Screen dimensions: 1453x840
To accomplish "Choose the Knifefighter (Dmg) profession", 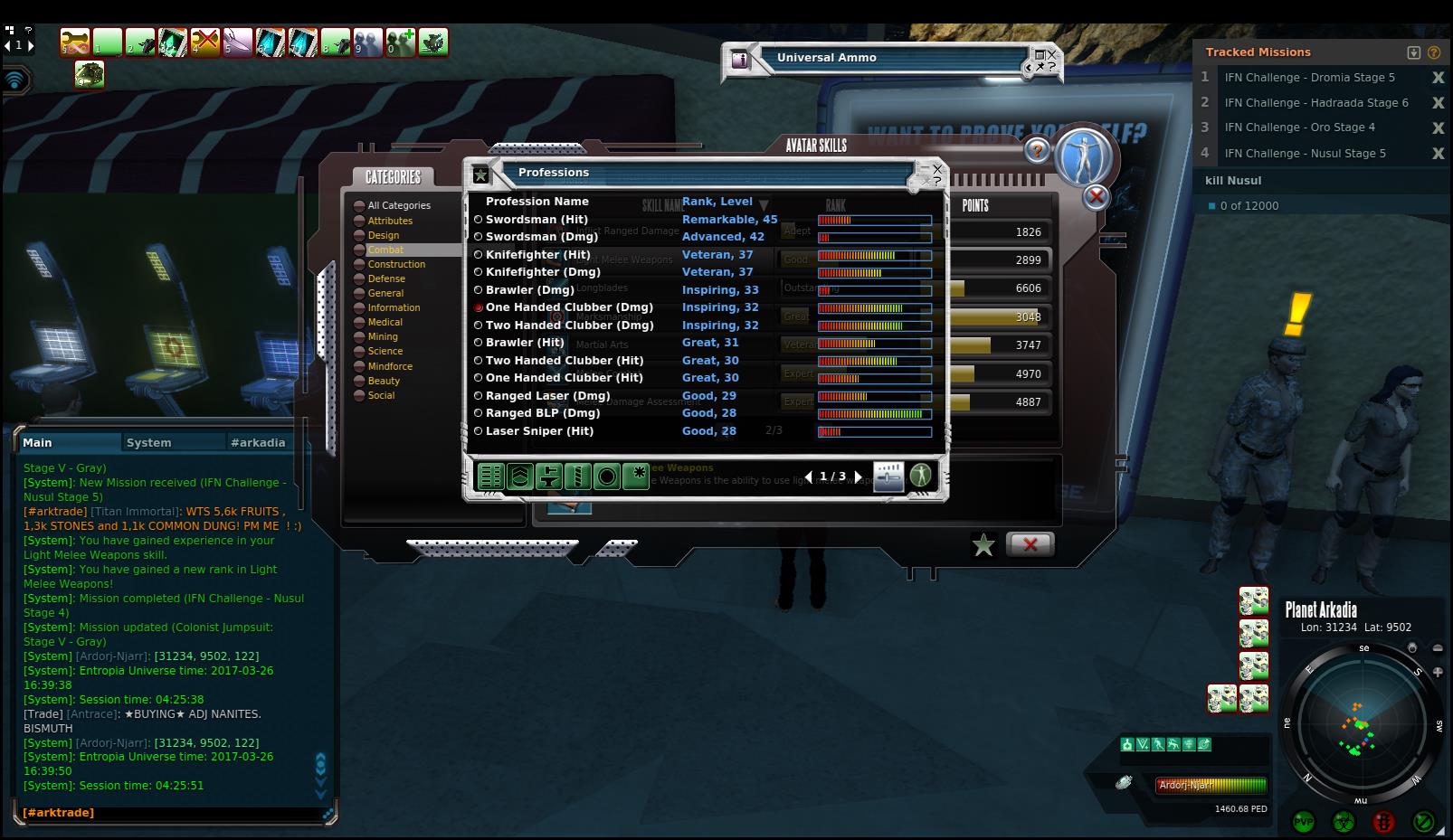I will 543,272.
